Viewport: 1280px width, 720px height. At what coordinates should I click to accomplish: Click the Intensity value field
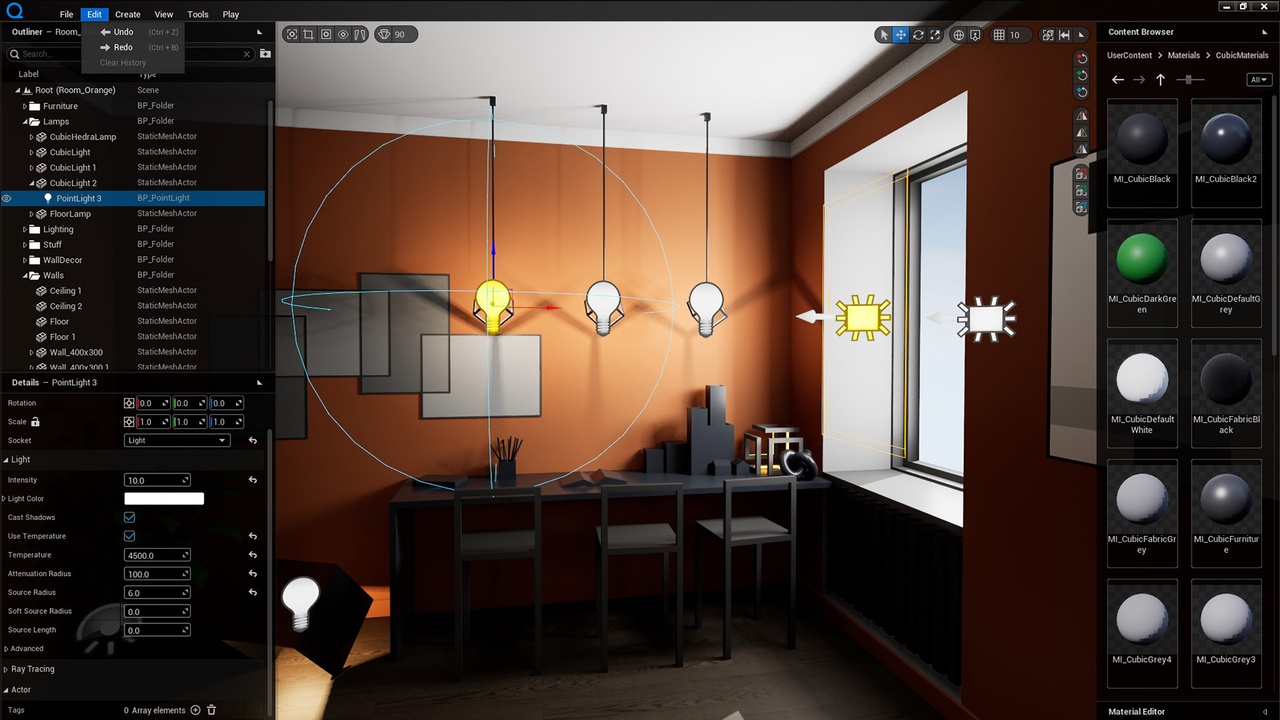tap(156, 480)
